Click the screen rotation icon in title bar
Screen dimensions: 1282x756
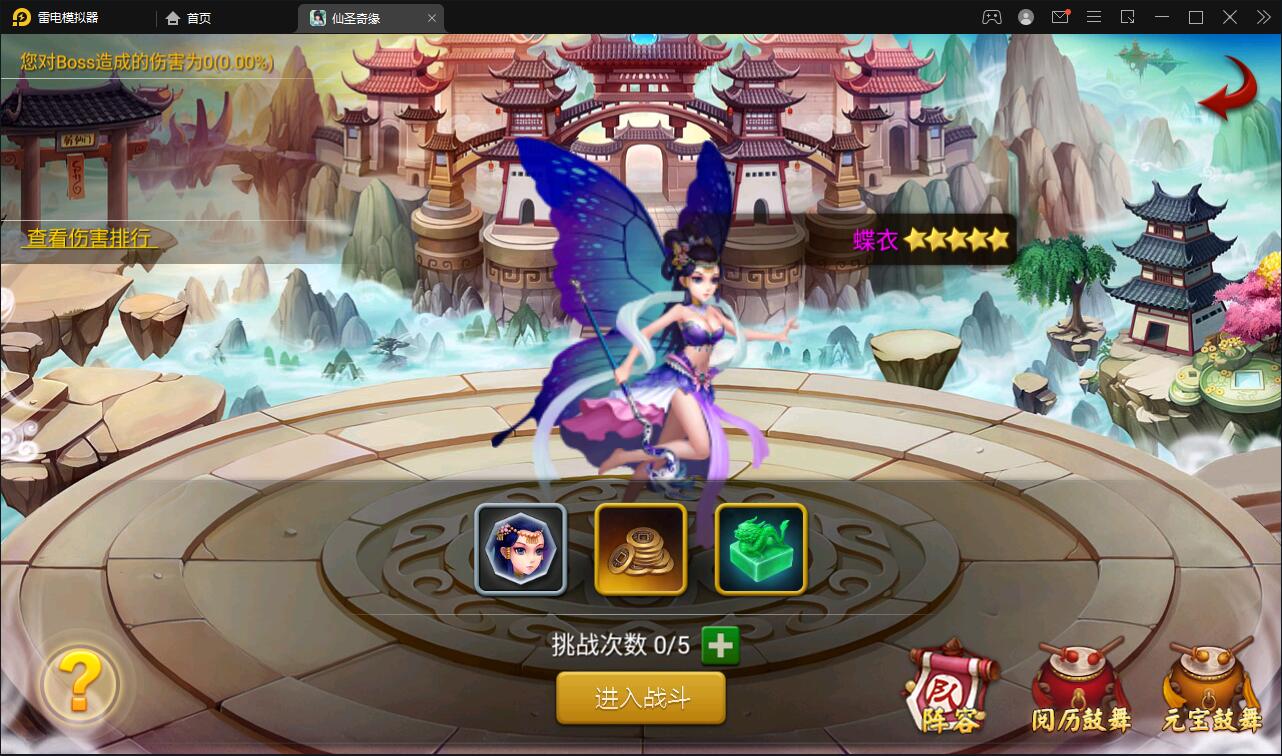click(x=1128, y=17)
